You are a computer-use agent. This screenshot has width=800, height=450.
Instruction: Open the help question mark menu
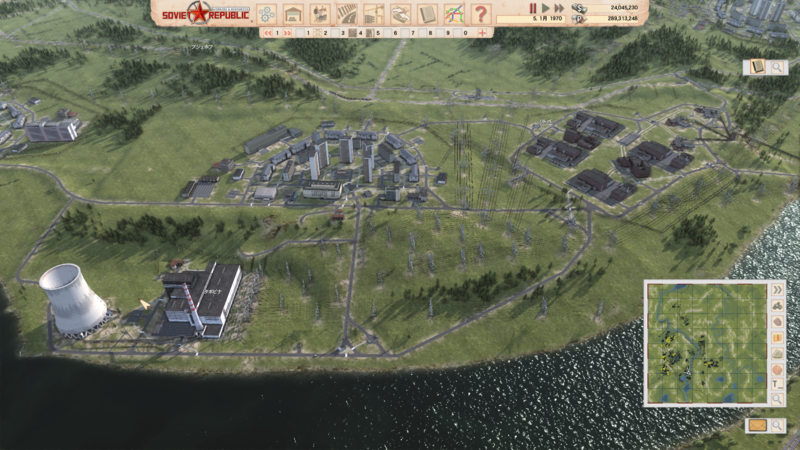481,14
